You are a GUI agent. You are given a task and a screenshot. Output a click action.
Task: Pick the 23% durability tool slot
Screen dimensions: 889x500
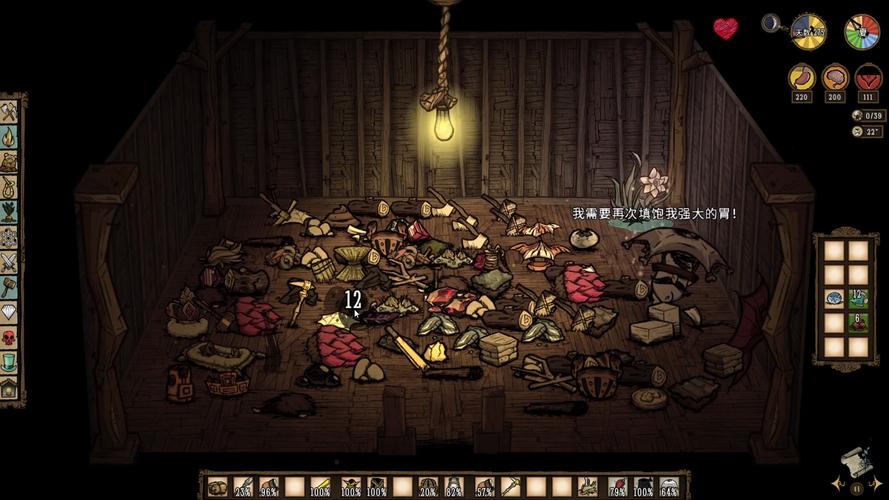242,488
